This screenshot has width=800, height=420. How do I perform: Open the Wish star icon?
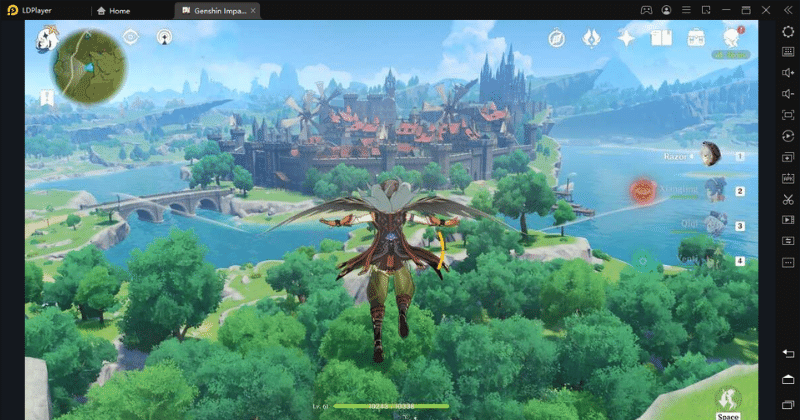tap(626, 38)
